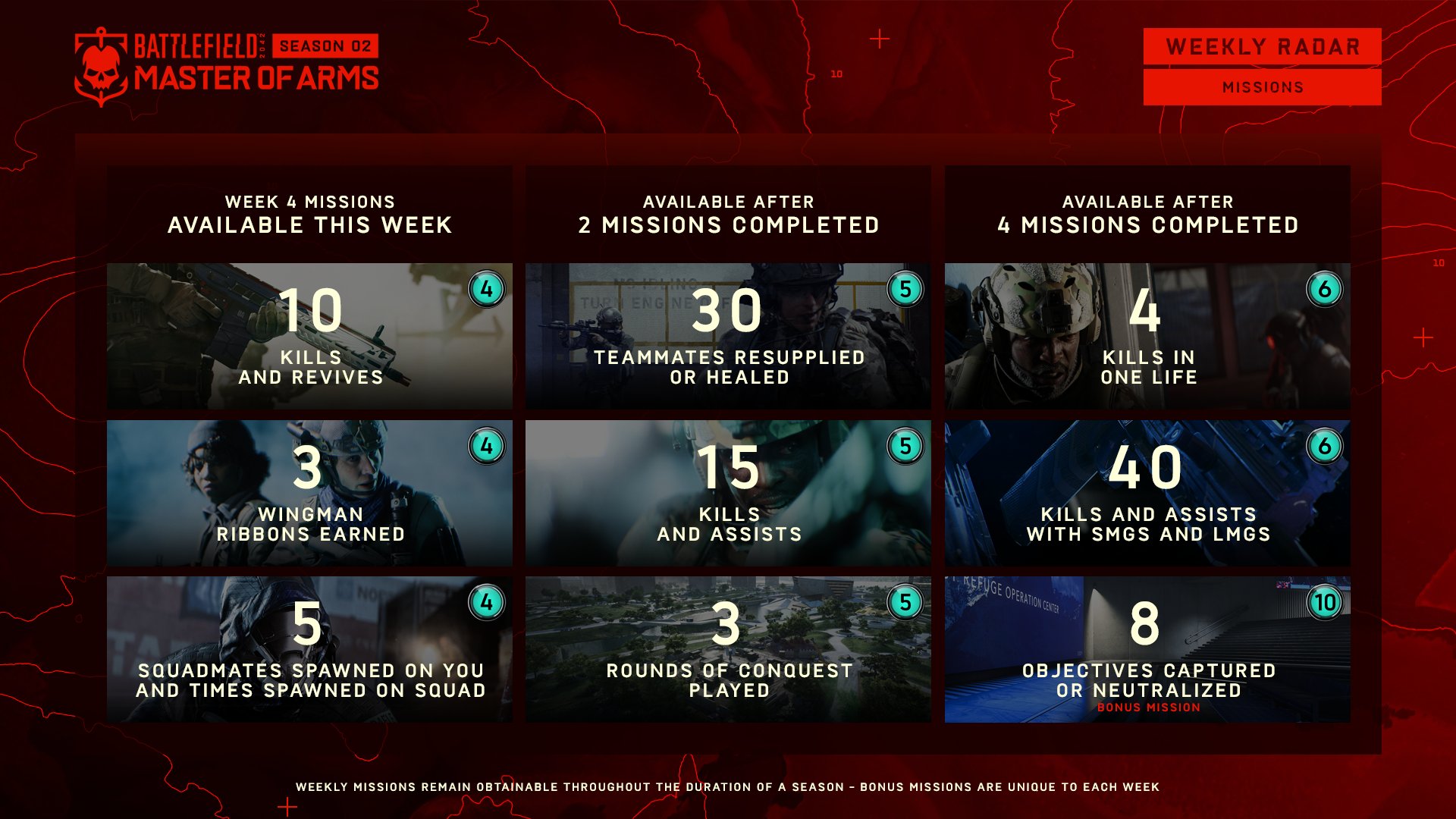
Task: Select the 10 Kills and Revives mission
Action: coord(309,336)
